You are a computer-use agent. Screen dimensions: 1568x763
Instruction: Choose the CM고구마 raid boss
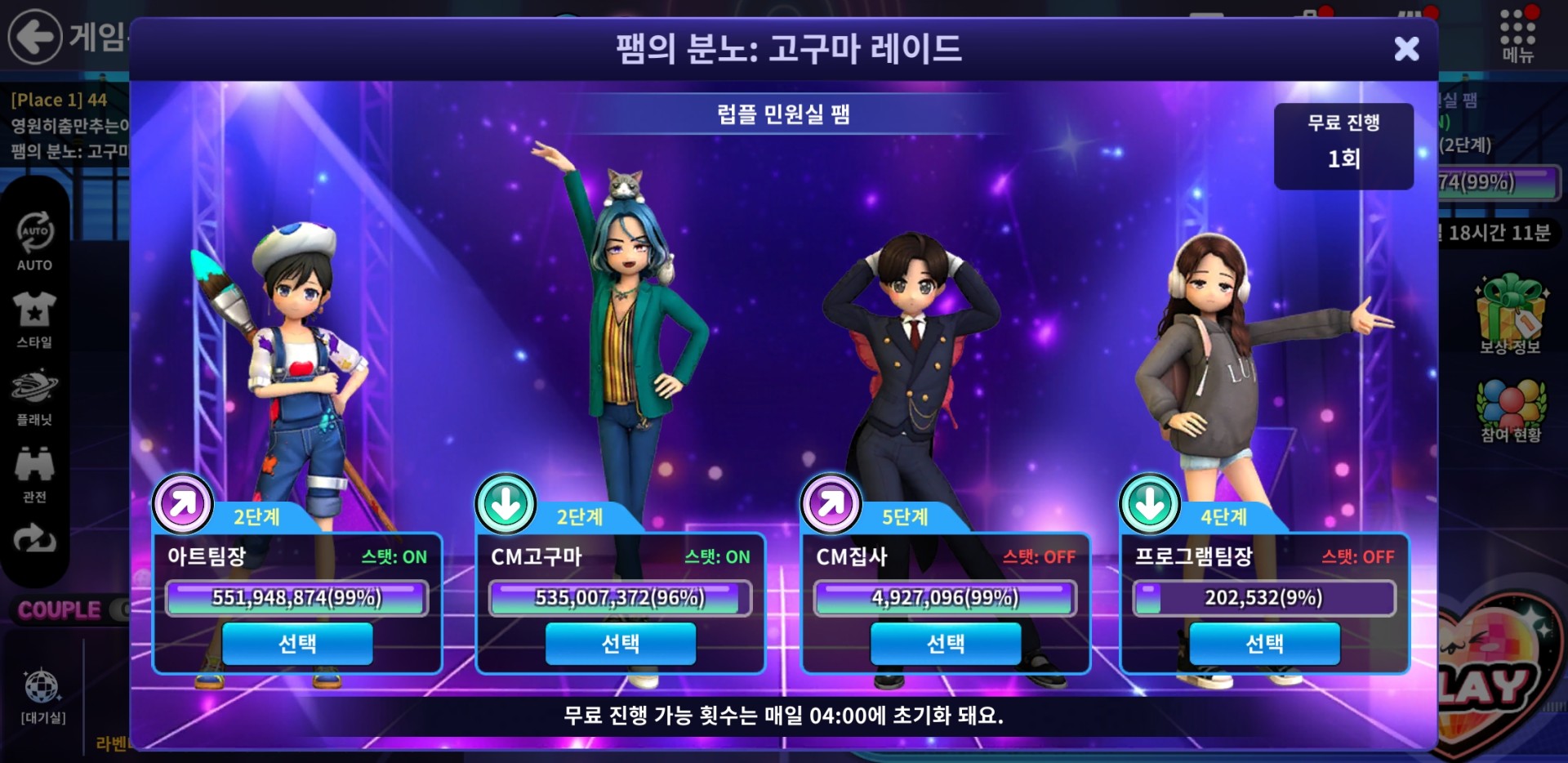(x=621, y=644)
